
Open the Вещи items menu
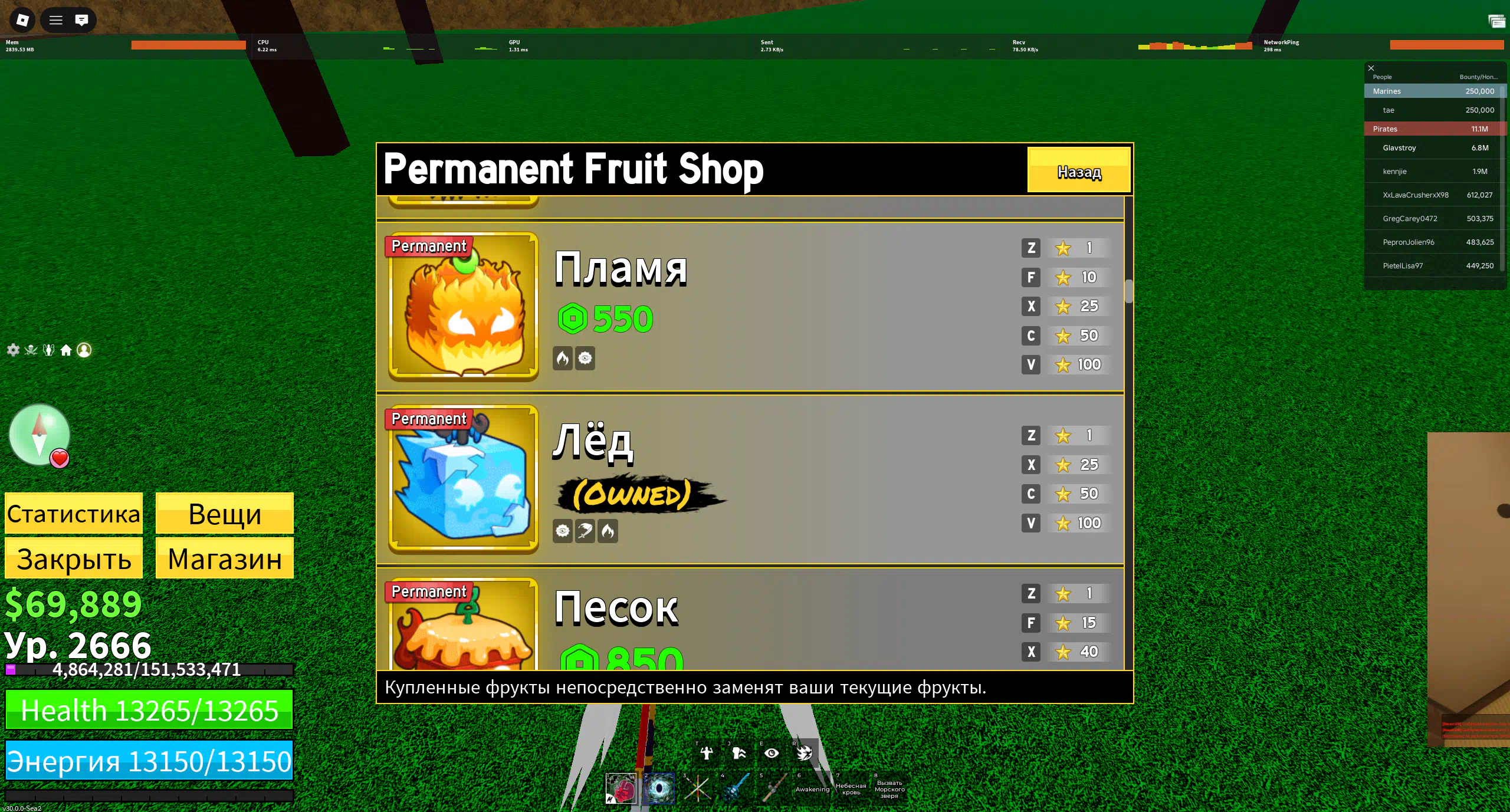click(x=224, y=514)
